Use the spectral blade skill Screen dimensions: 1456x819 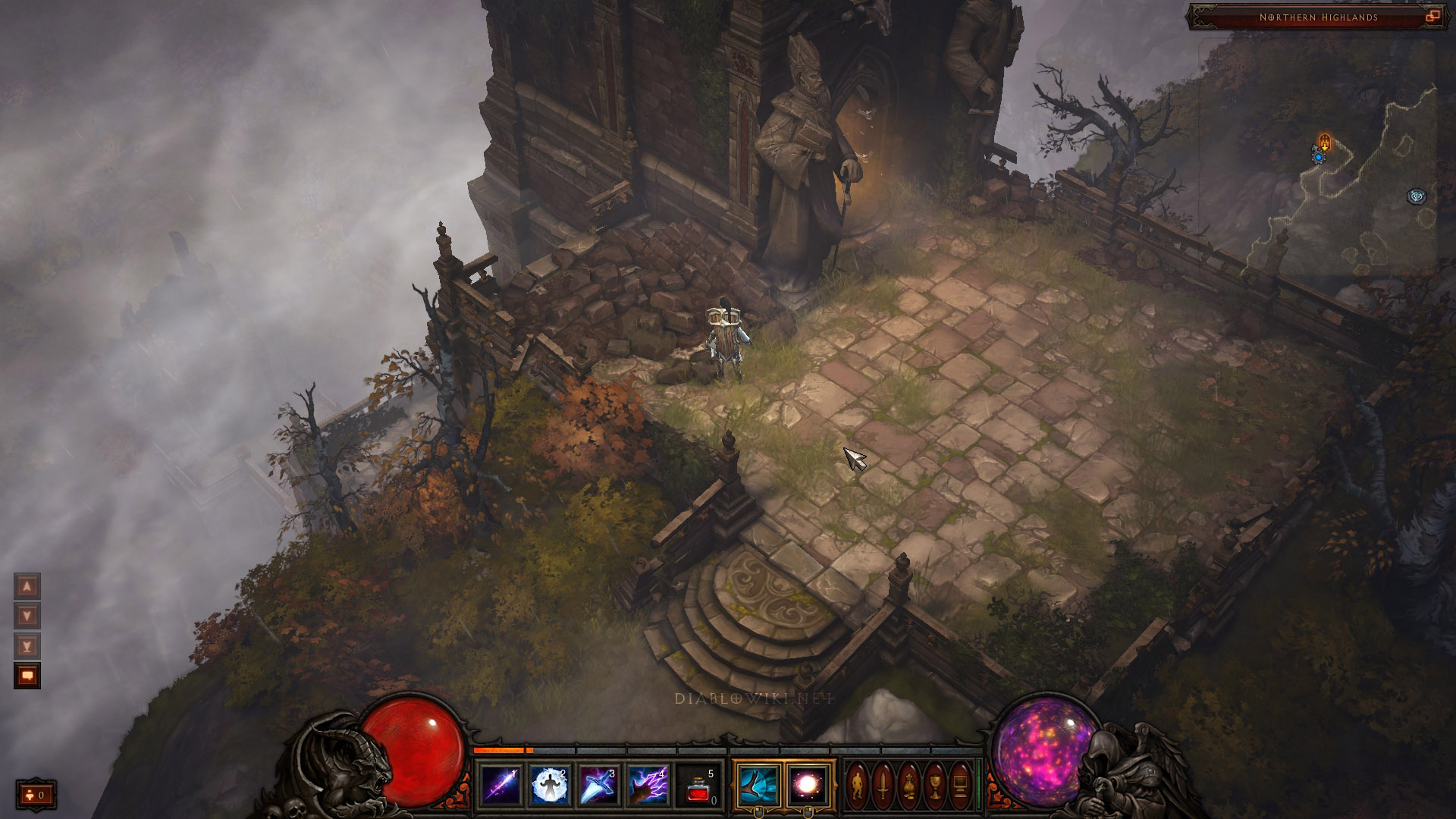[x=599, y=786]
